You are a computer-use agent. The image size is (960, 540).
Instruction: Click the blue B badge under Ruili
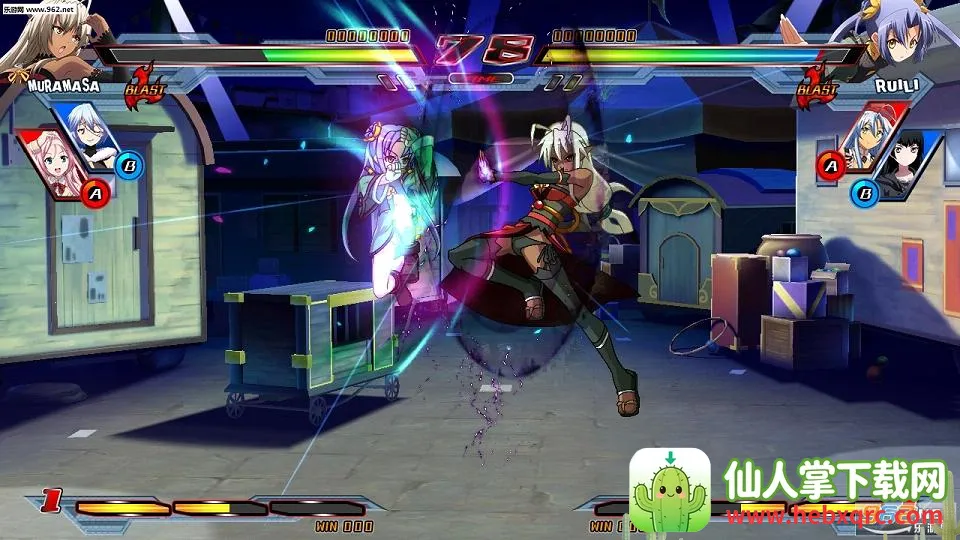pos(863,191)
